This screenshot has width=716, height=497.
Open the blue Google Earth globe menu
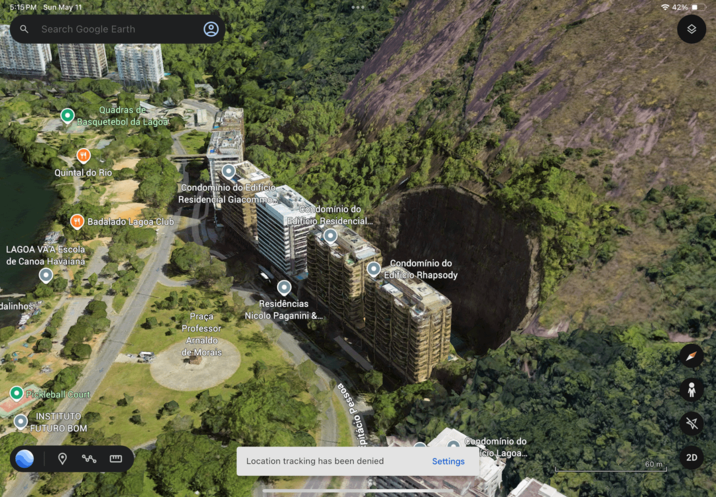pos(25,459)
